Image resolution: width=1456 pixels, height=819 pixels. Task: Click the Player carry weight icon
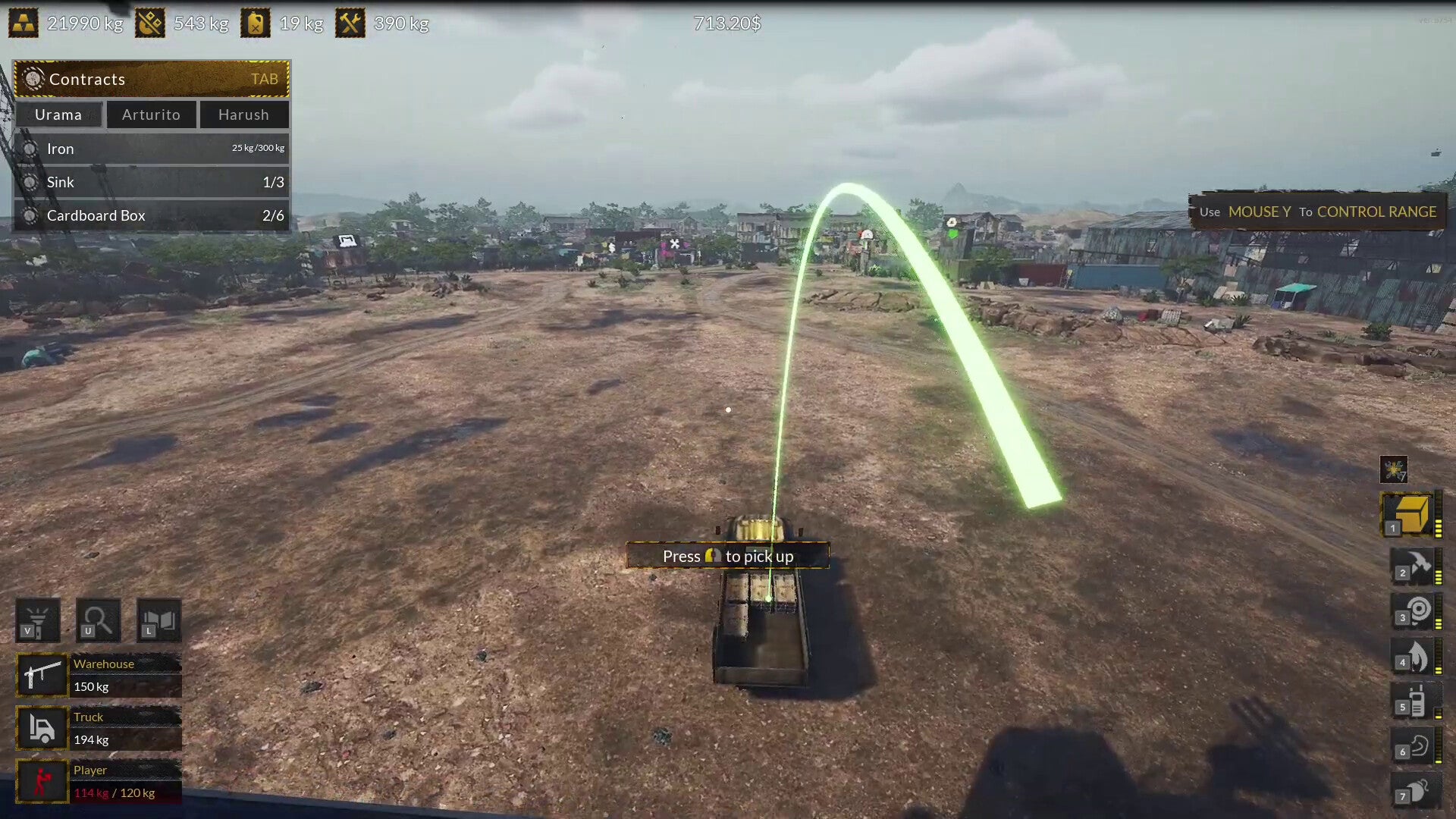coord(42,781)
